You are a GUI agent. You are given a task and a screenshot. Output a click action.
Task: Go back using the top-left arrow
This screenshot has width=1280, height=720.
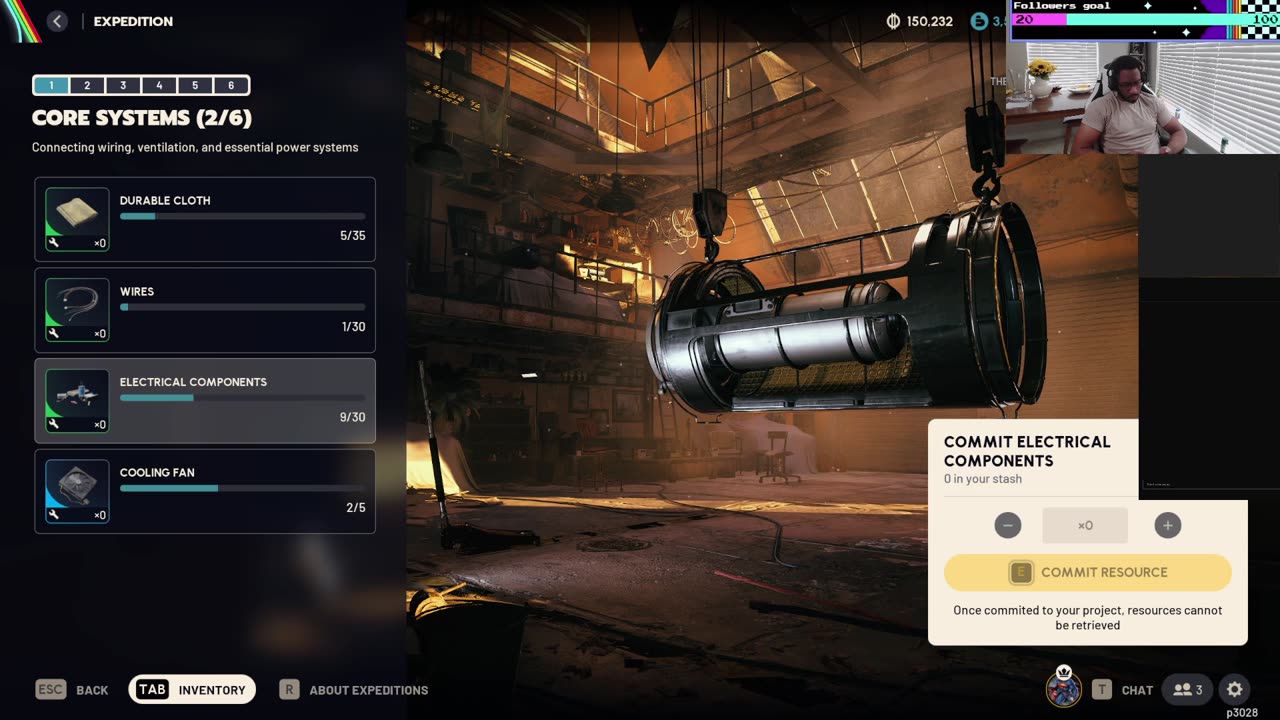57,21
